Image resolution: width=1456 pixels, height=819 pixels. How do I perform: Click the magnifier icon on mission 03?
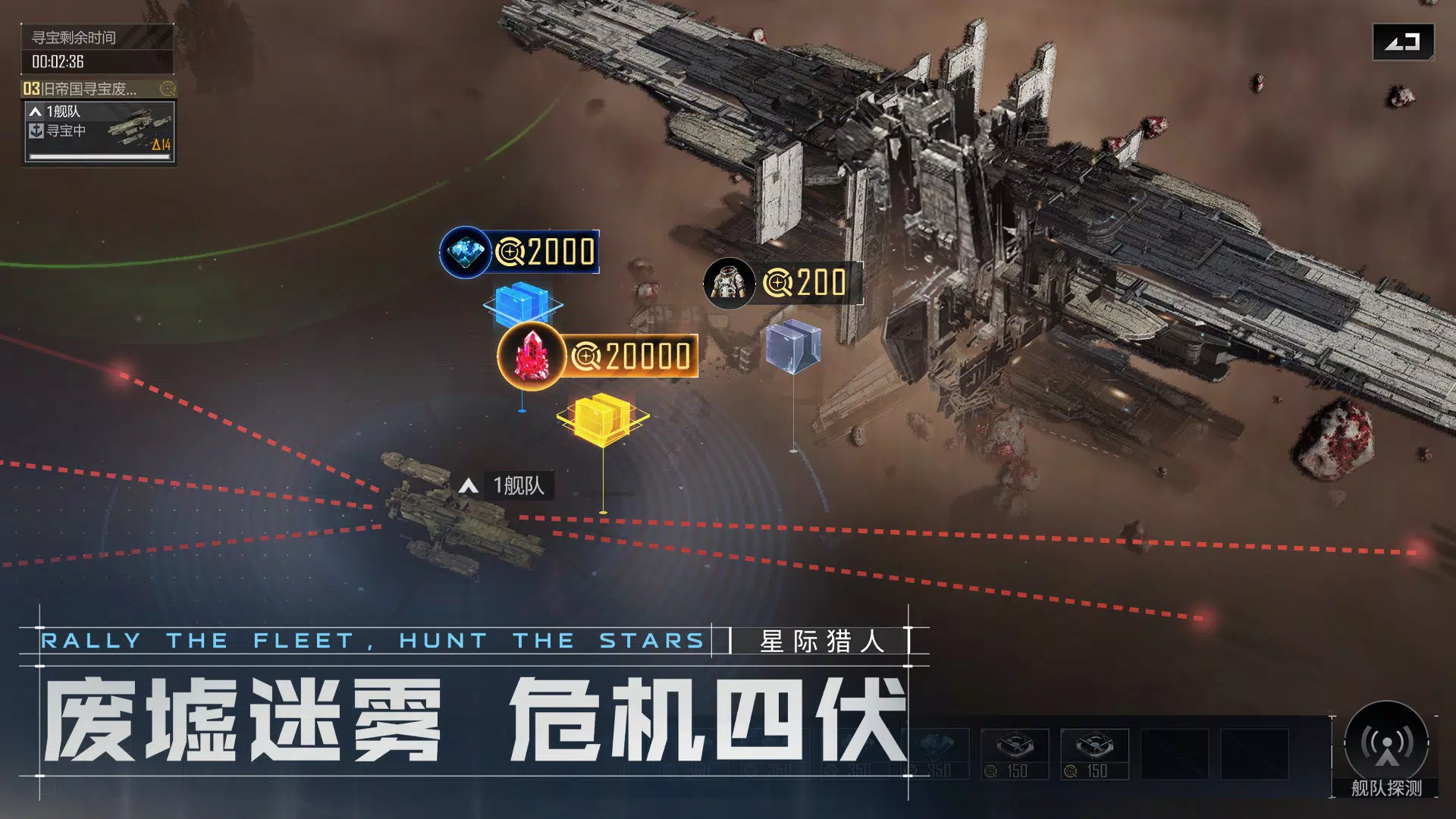(x=167, y=89)
